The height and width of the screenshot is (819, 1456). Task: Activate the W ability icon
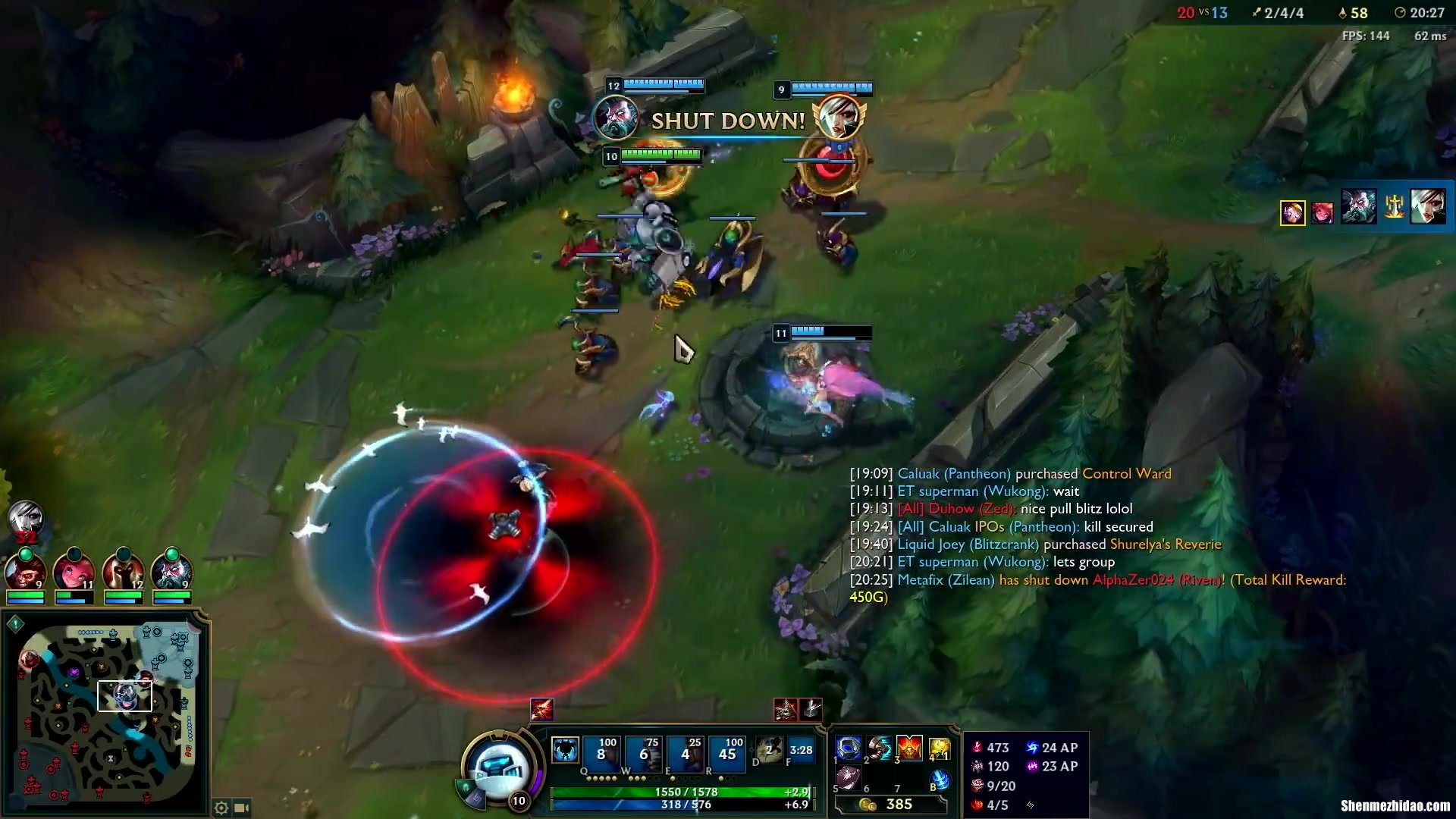643,752
